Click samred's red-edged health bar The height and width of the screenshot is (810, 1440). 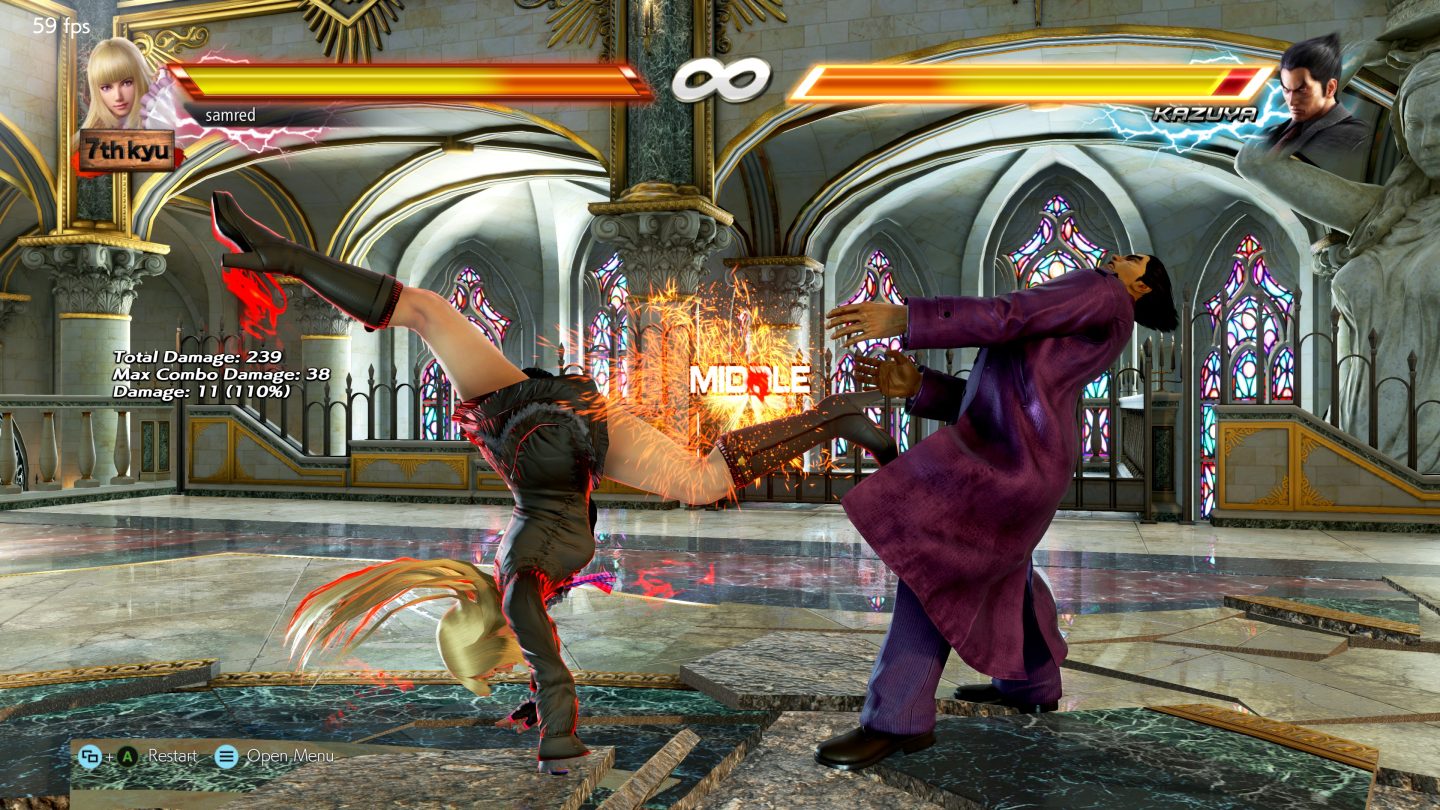point(405,76)
